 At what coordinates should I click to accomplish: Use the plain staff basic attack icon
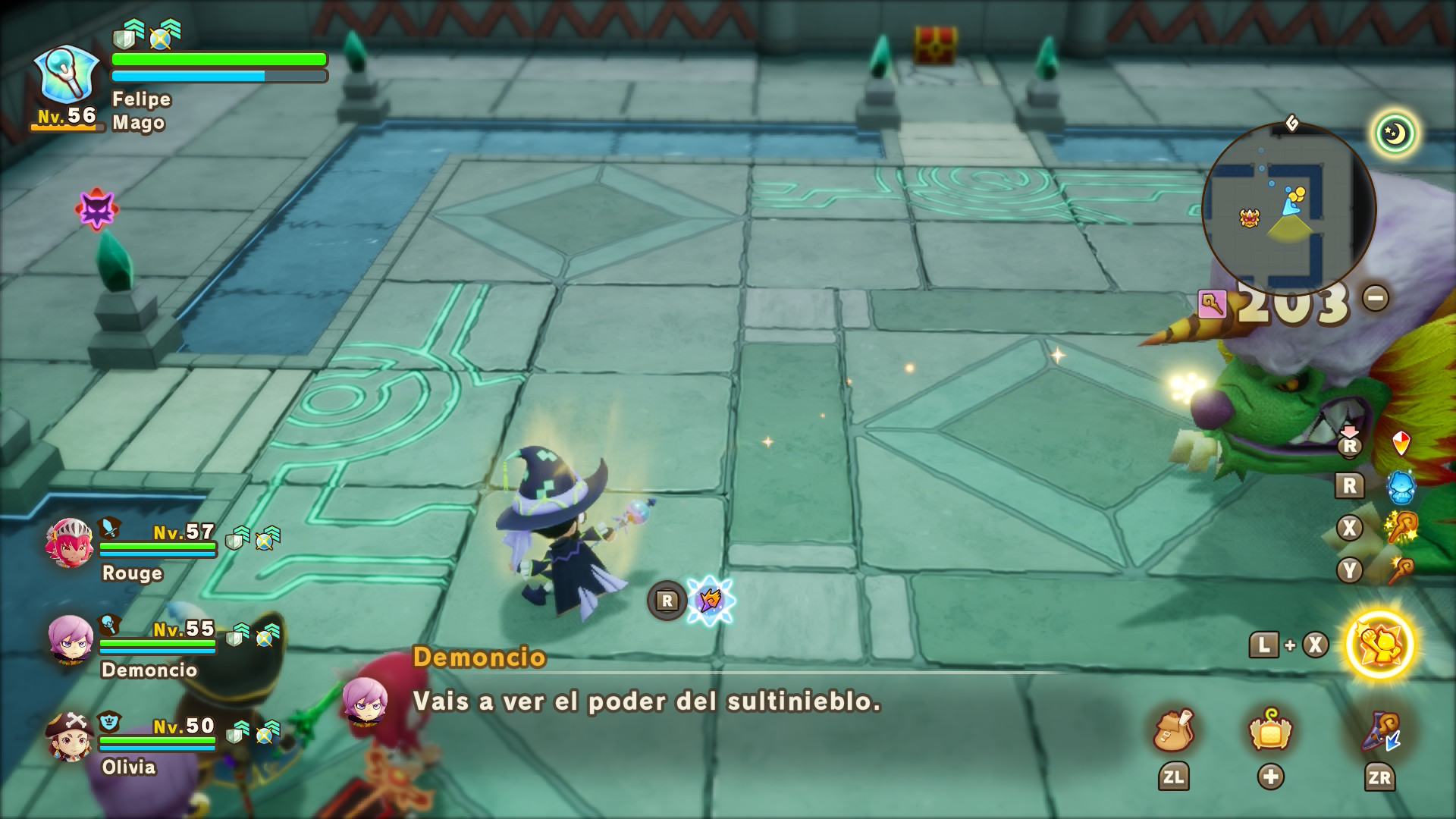[1401, 570]
